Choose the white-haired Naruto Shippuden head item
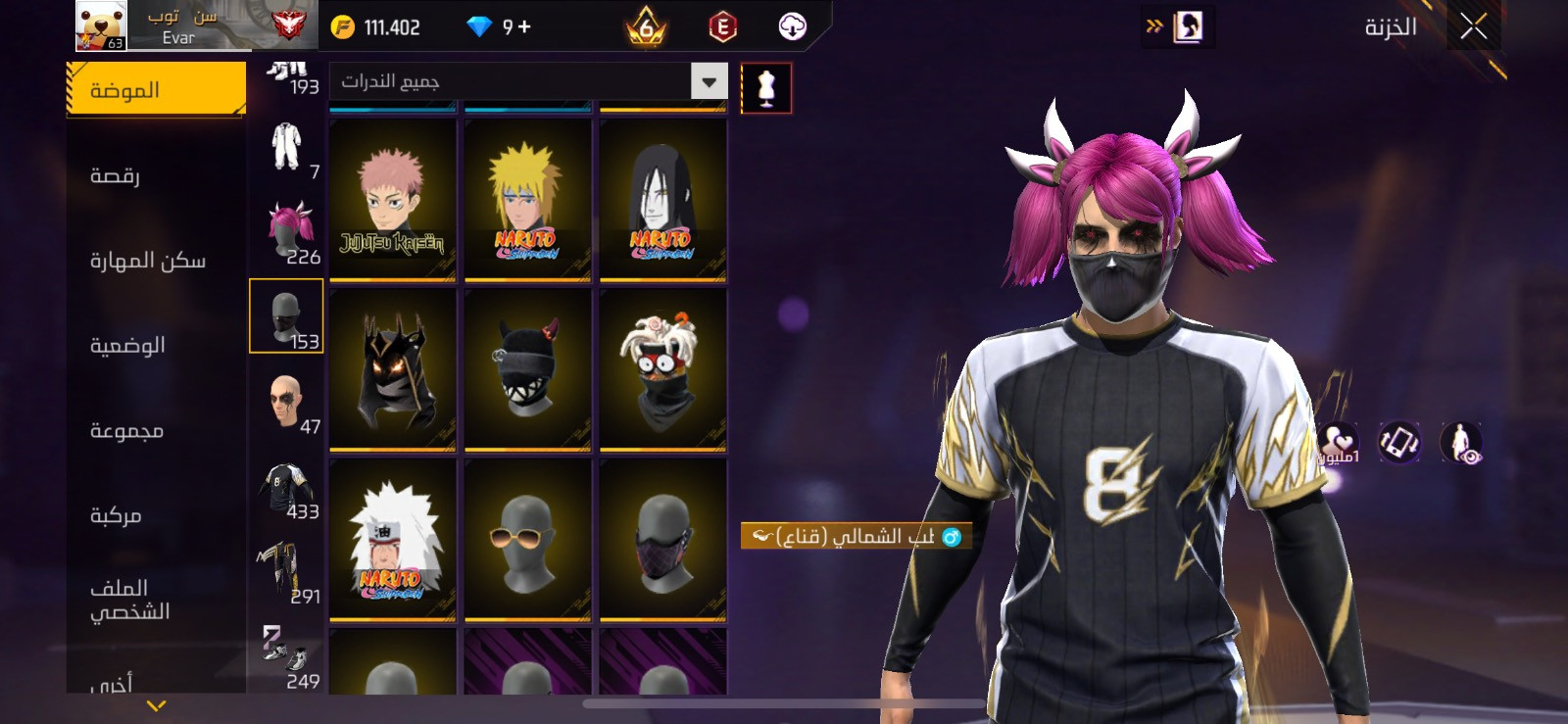 point(393,540)
